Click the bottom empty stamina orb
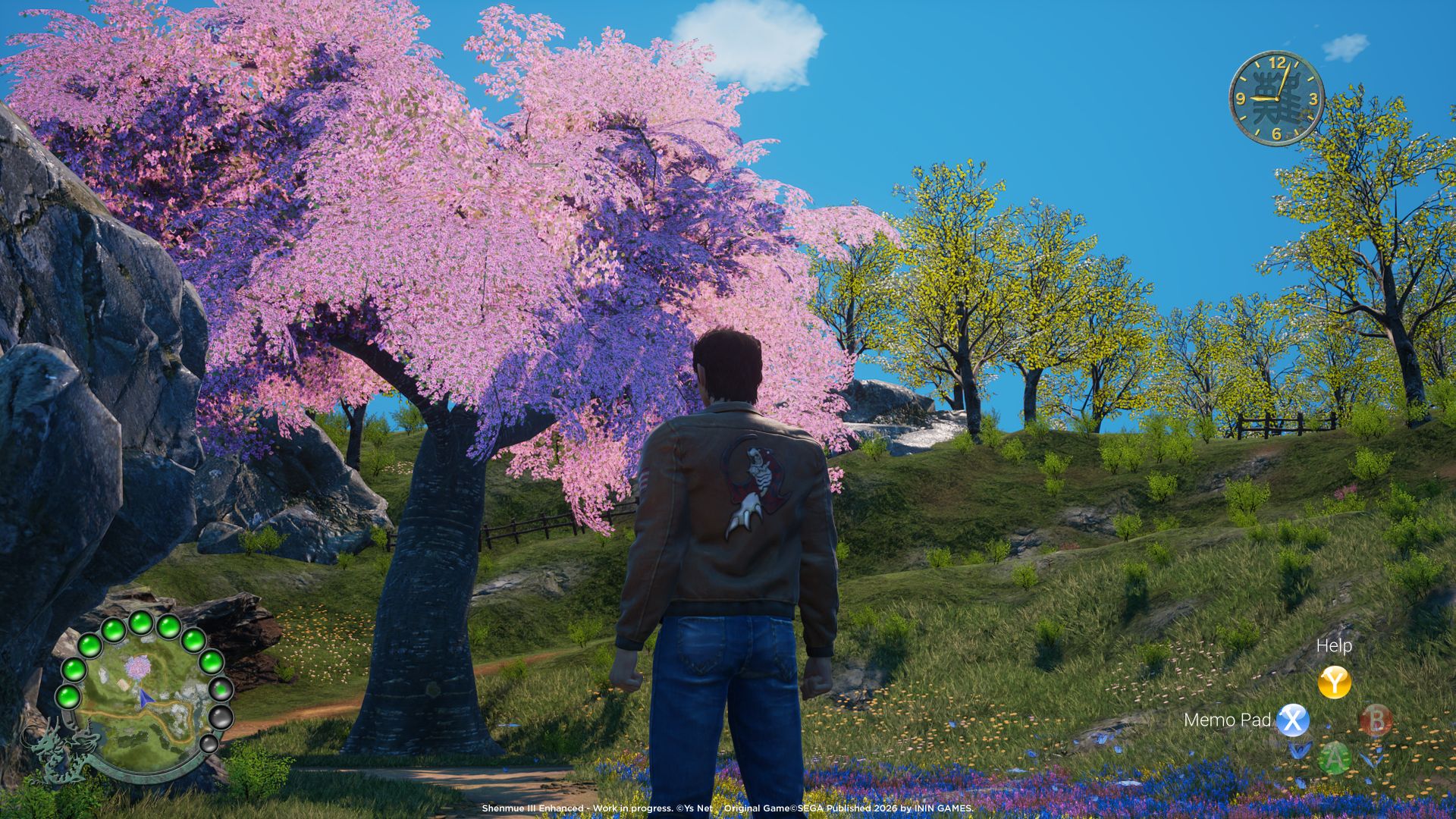Viewport: 1456px width, 819px height. (212, 744)
